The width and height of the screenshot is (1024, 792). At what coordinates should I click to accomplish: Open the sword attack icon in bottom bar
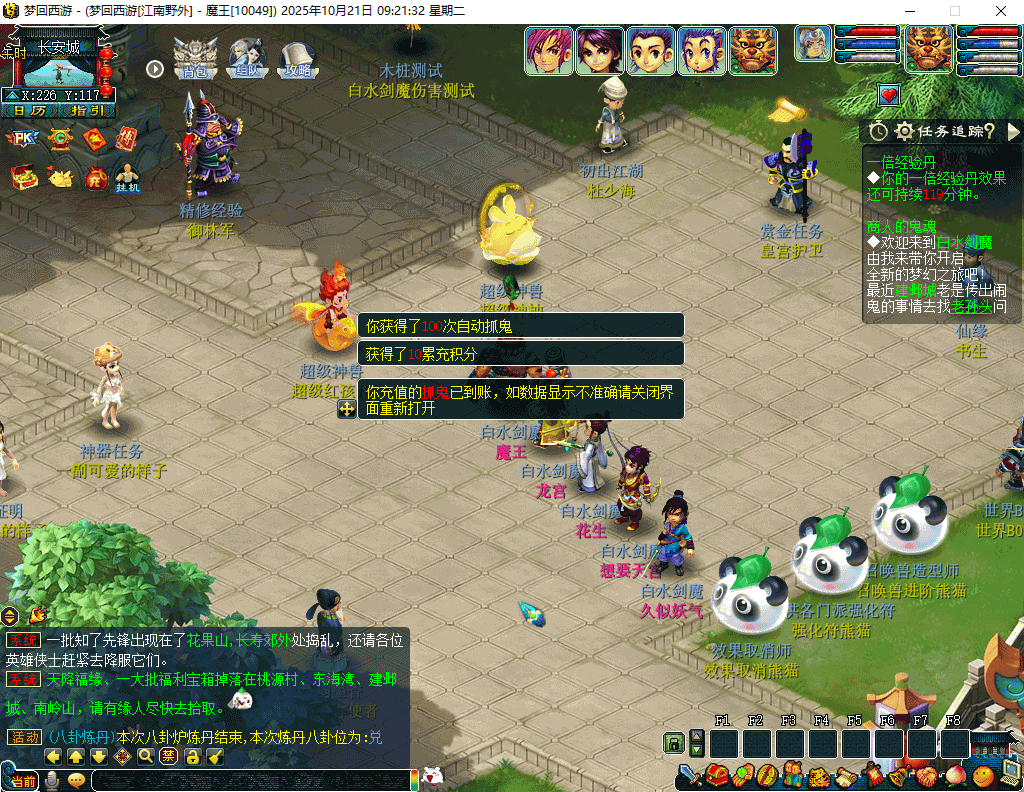pos(688,775)
